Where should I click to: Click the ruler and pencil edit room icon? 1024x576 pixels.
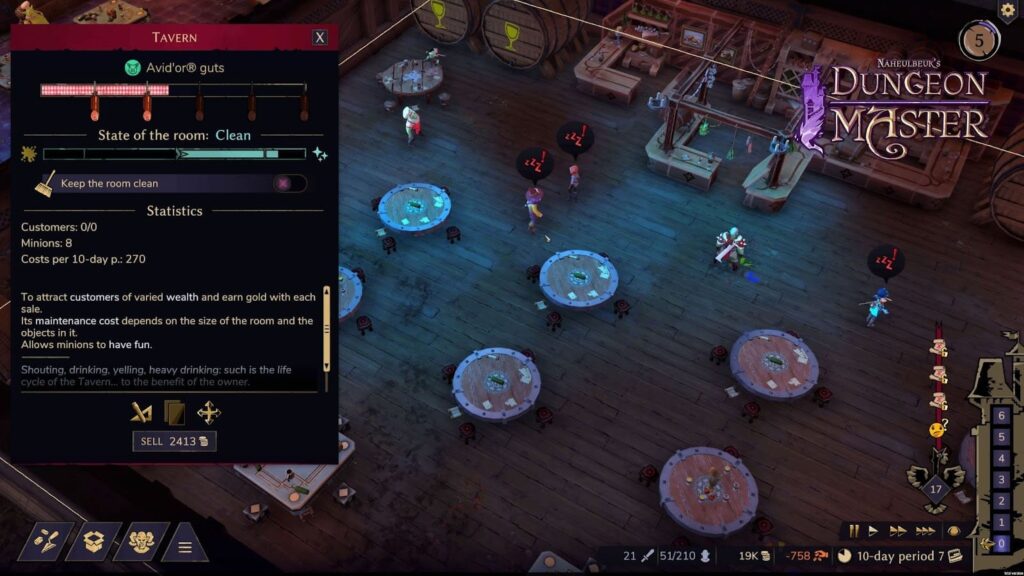pos(142,412)
